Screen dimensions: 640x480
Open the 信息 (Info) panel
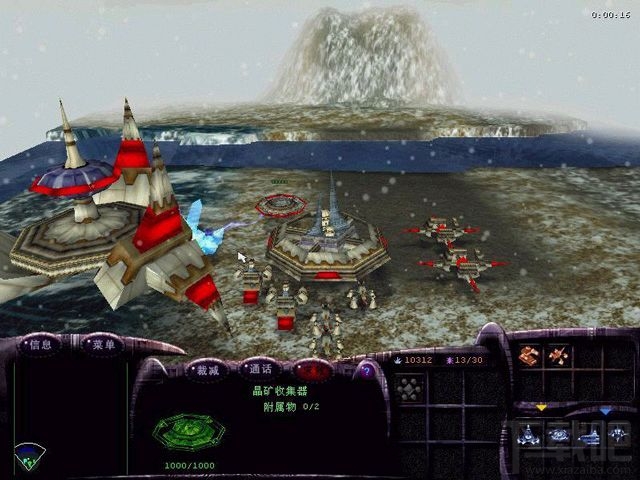point(40,344)
